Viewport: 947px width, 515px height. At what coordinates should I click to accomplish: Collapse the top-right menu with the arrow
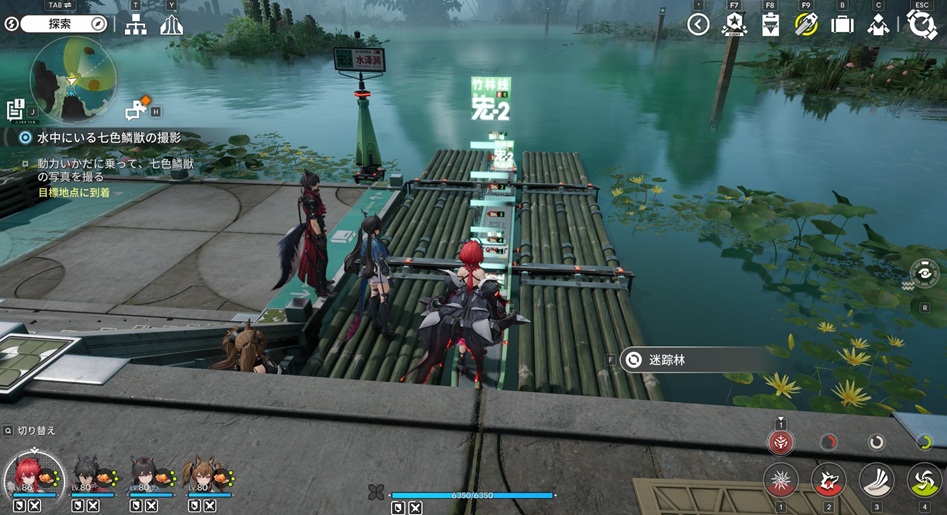coord(698,25)
